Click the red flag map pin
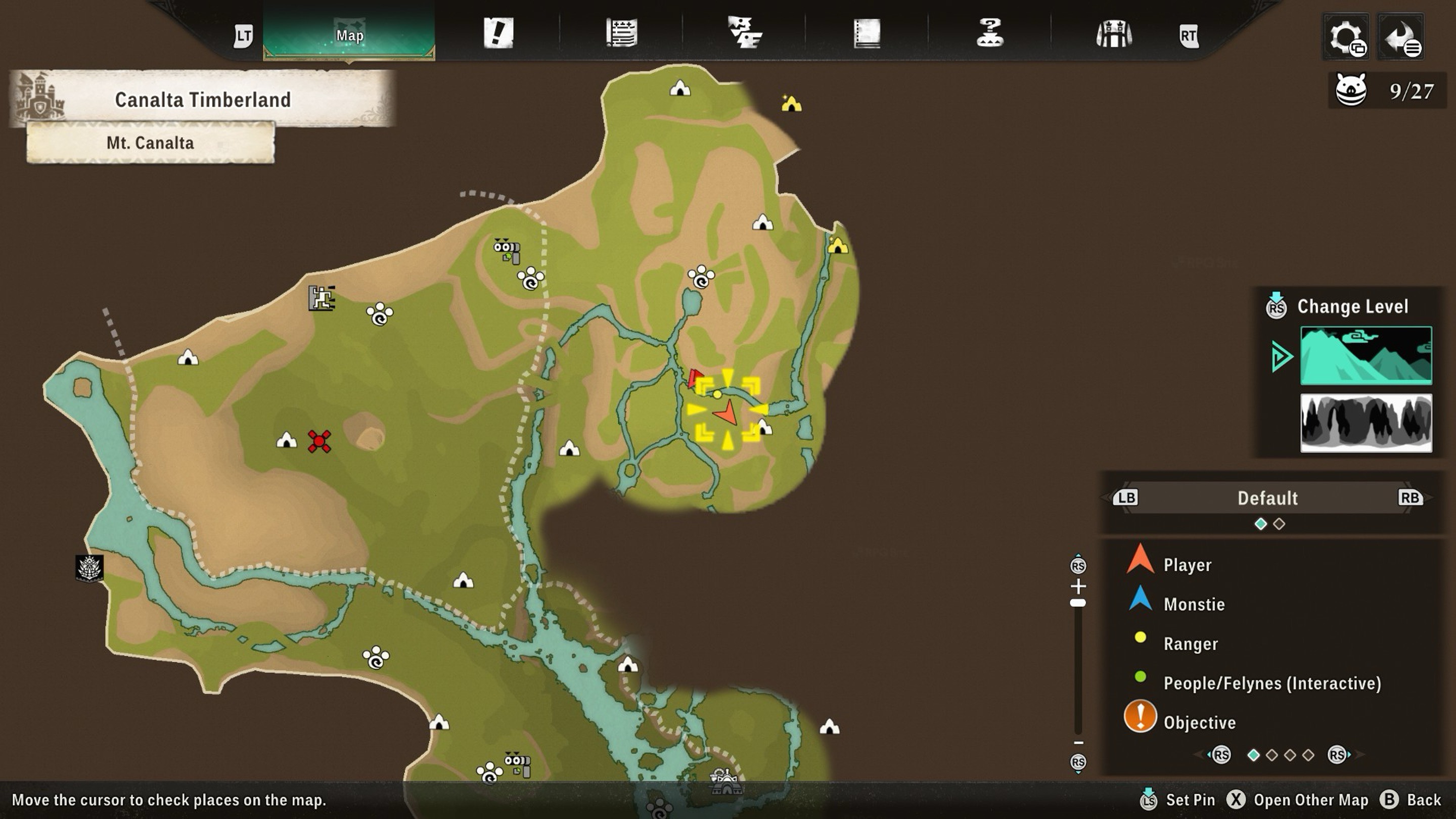 (x=695, y=378)
